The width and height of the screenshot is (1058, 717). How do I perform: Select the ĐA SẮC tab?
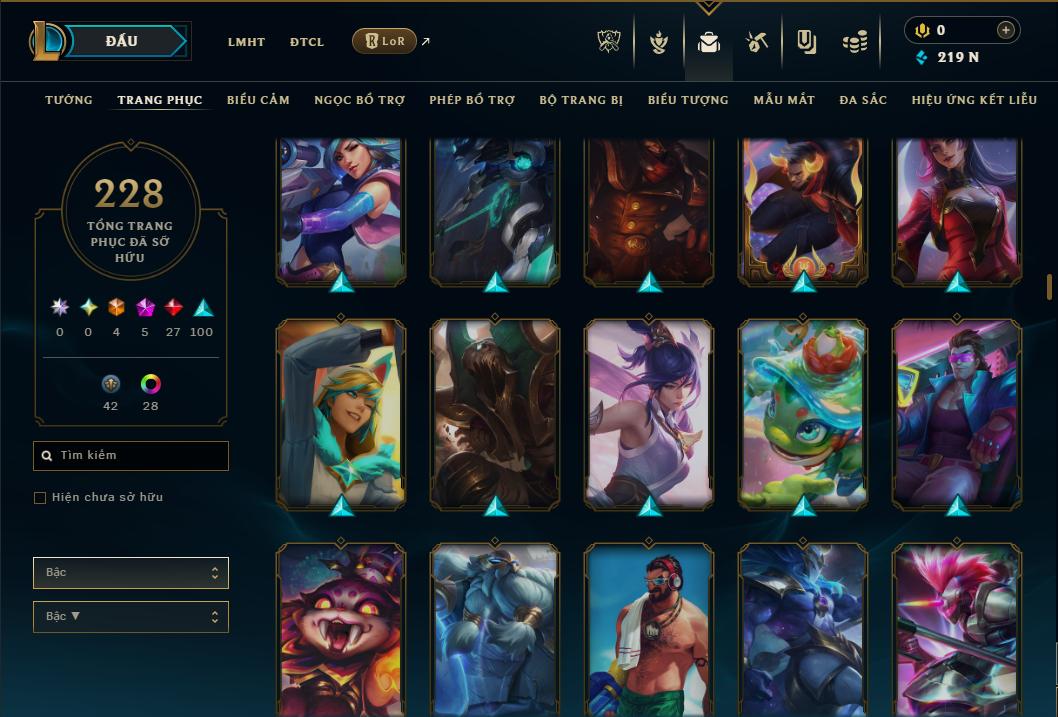[x=863, y=100]
